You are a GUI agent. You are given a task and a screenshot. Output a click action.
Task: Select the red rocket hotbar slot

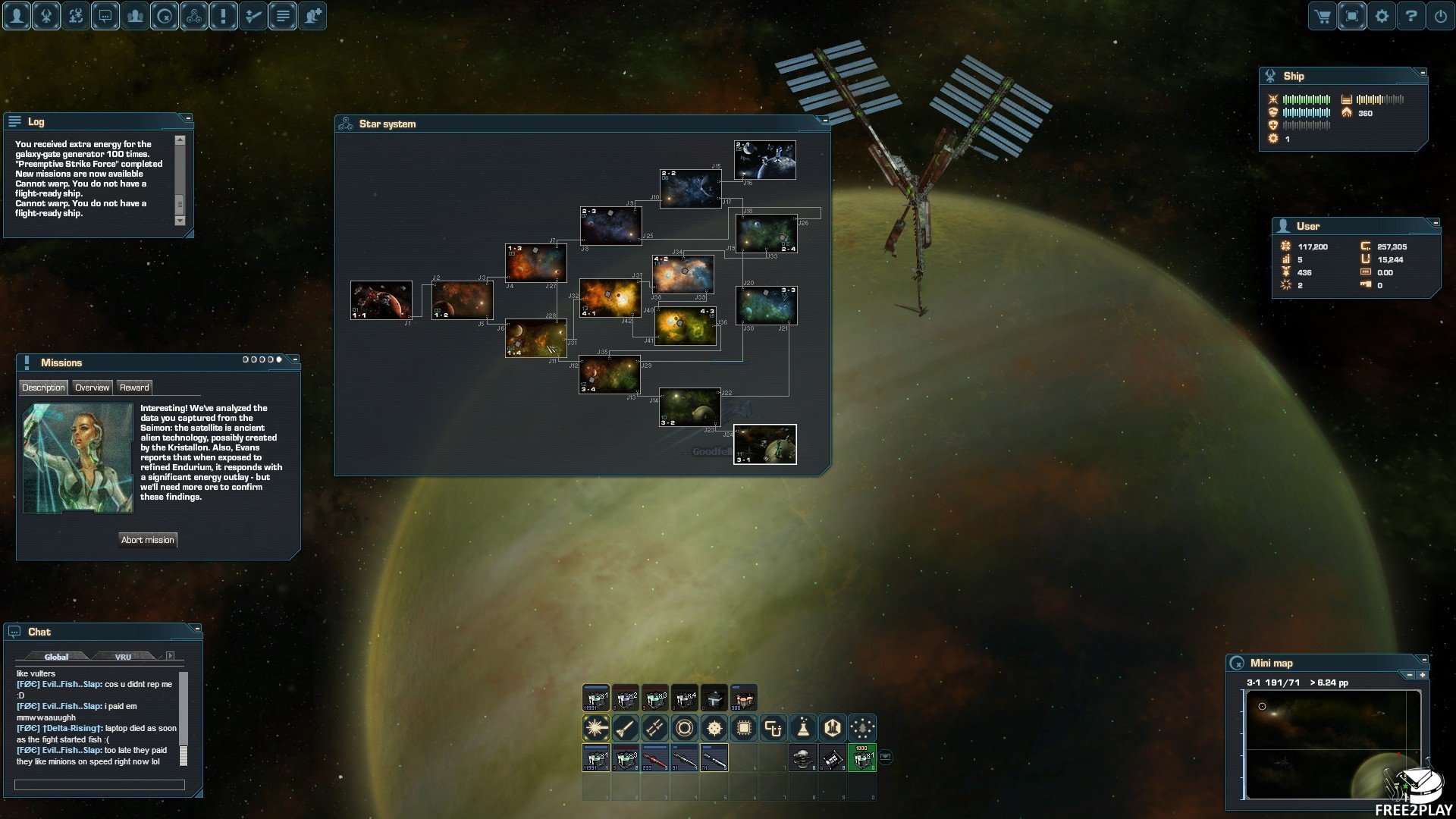tap(654, 758)
